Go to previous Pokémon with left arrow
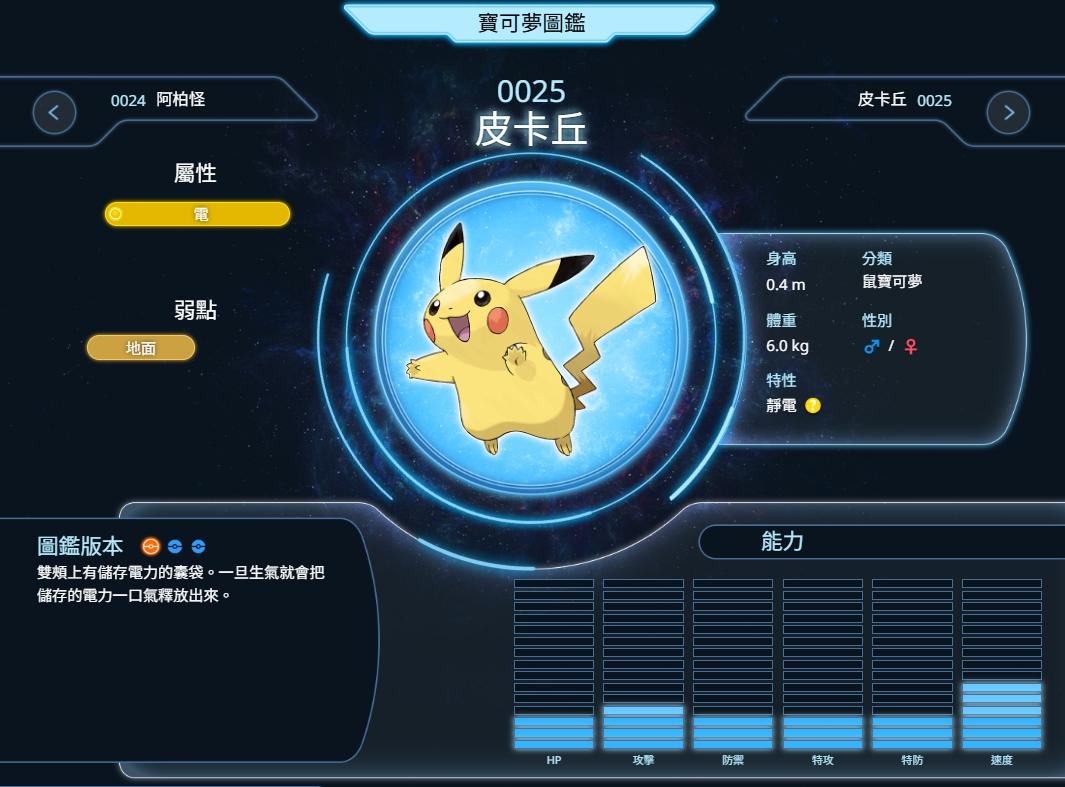This screenshot has width=1065, height=787. (54, 112)
